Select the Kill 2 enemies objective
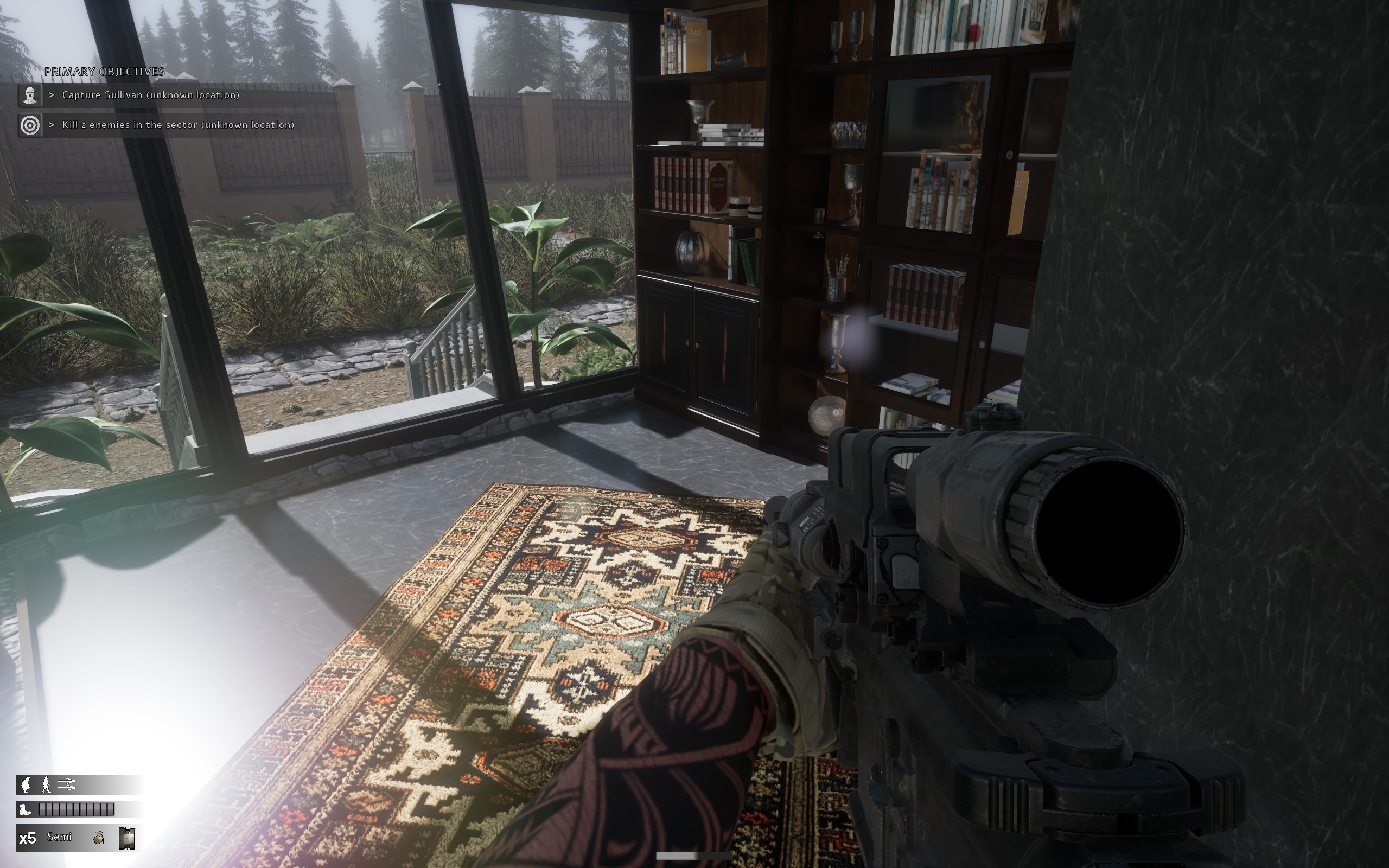1389x868 pixels. click(x=178, y=125)
